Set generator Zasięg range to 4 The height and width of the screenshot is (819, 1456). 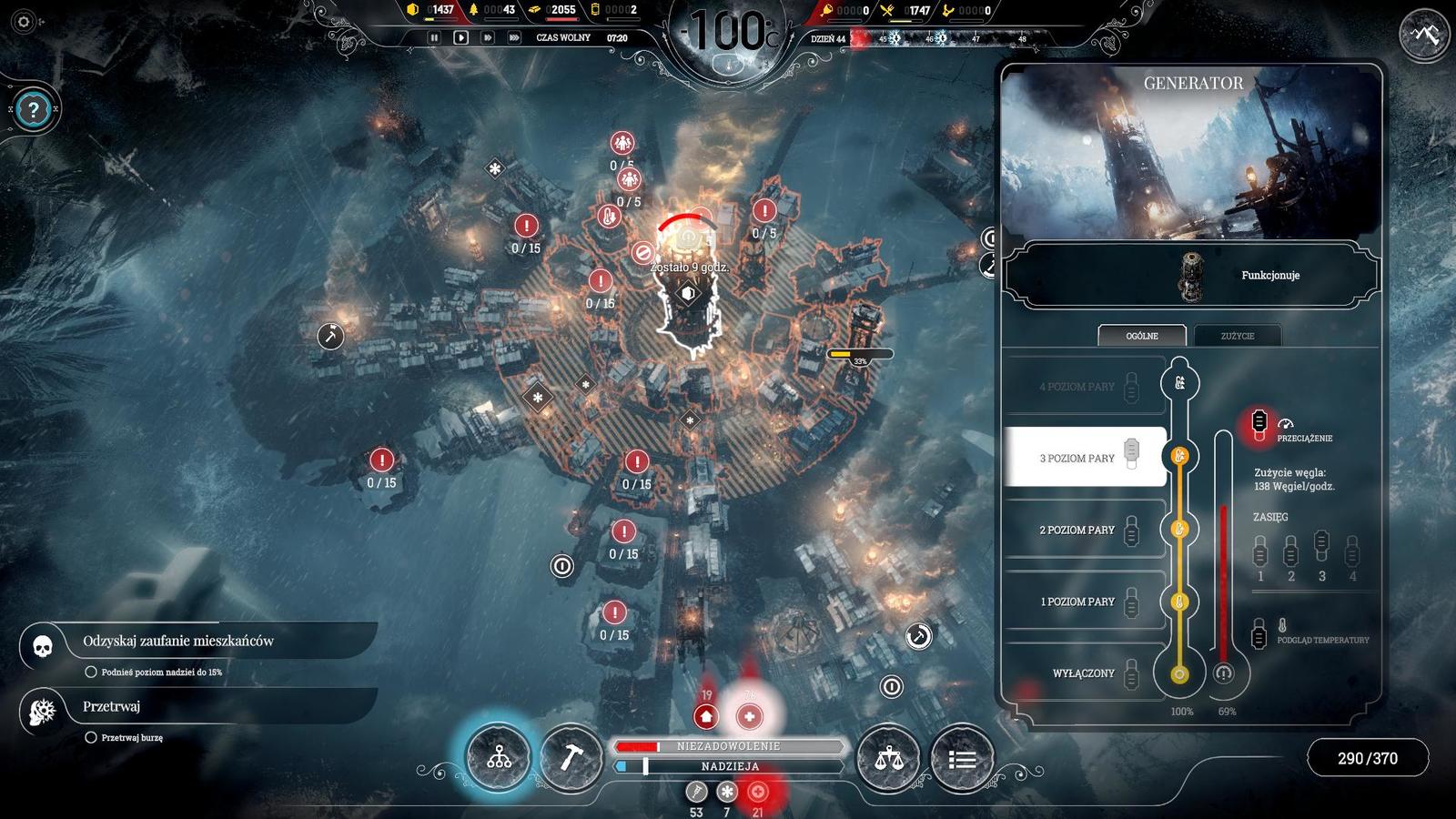tap(1352, 551)
